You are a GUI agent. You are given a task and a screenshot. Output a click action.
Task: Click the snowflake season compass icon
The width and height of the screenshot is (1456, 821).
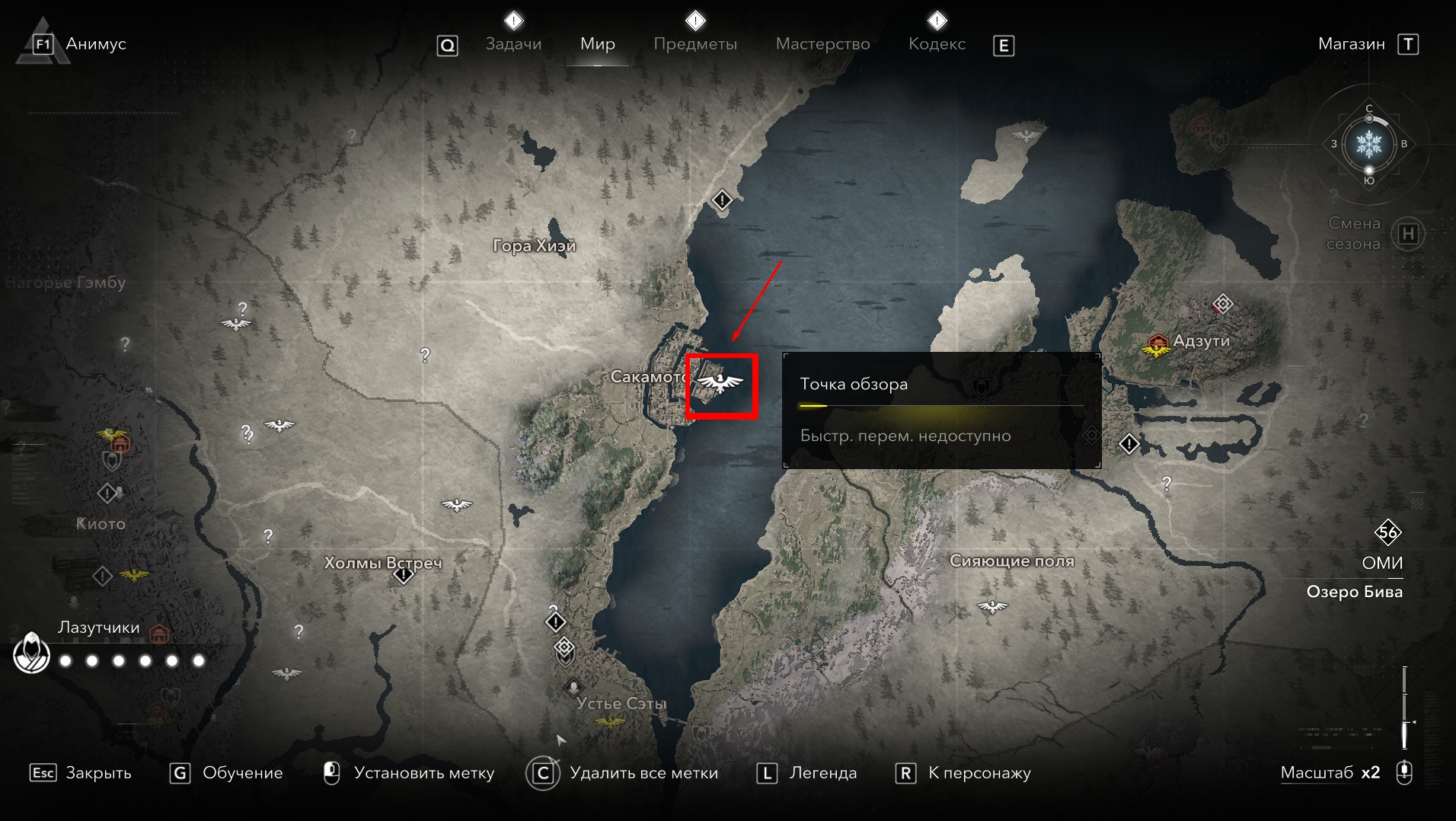coord(1368,143)
